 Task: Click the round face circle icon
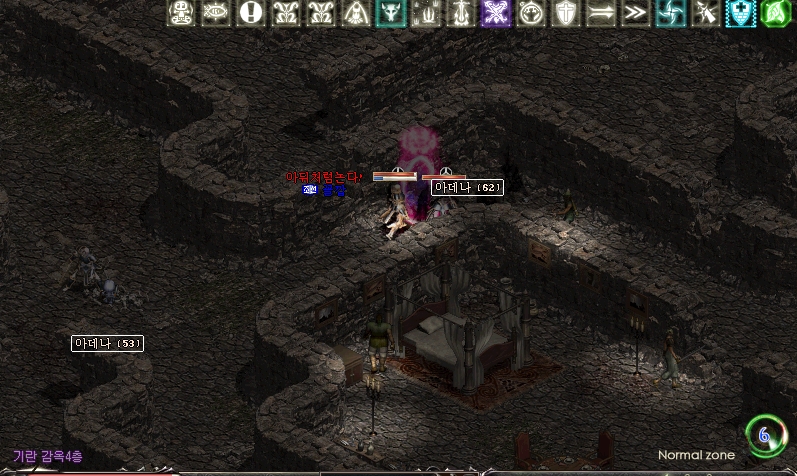tap(530, 13)
